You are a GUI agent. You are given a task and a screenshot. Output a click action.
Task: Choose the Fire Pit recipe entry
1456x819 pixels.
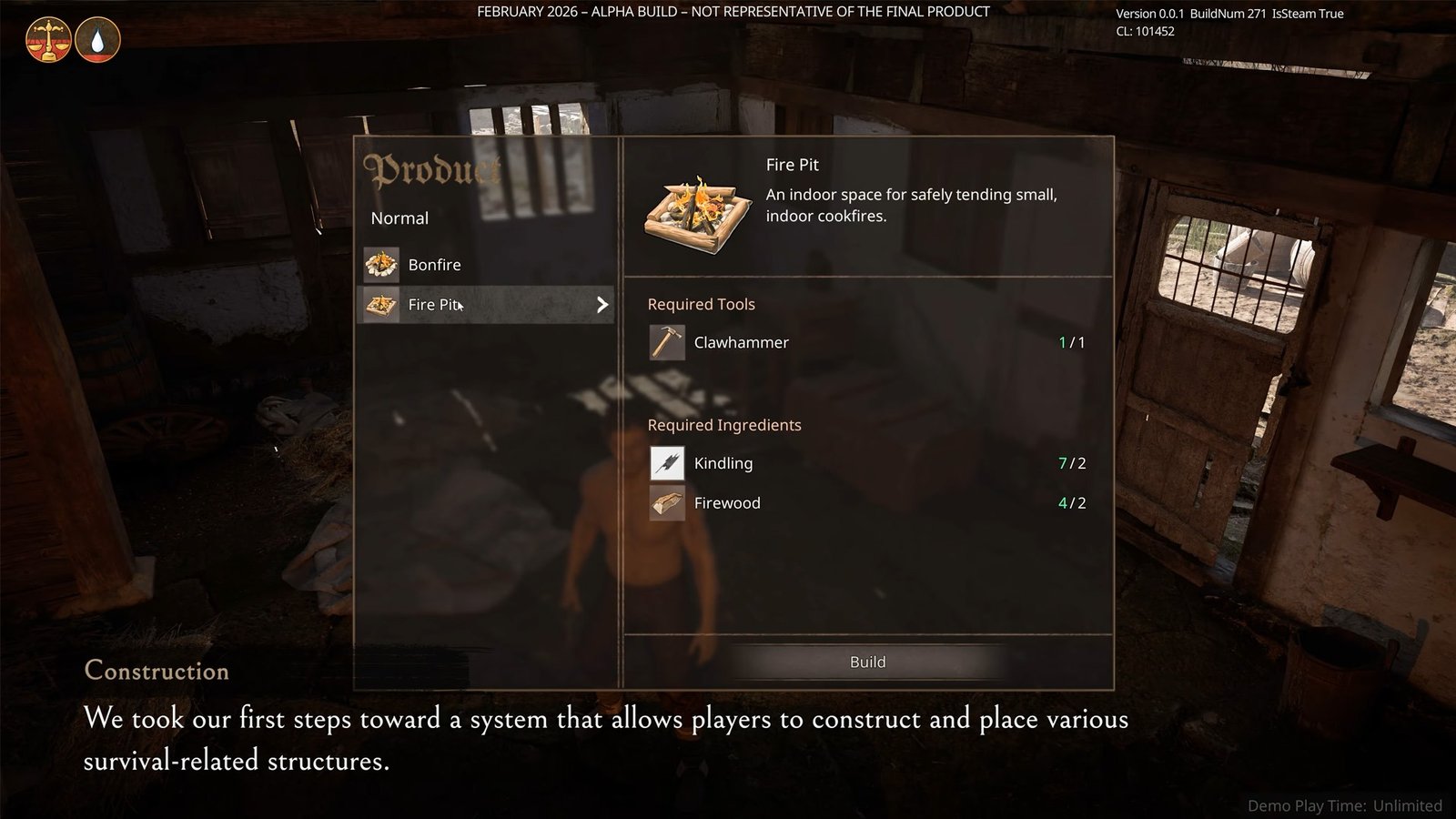pos(487,305)
